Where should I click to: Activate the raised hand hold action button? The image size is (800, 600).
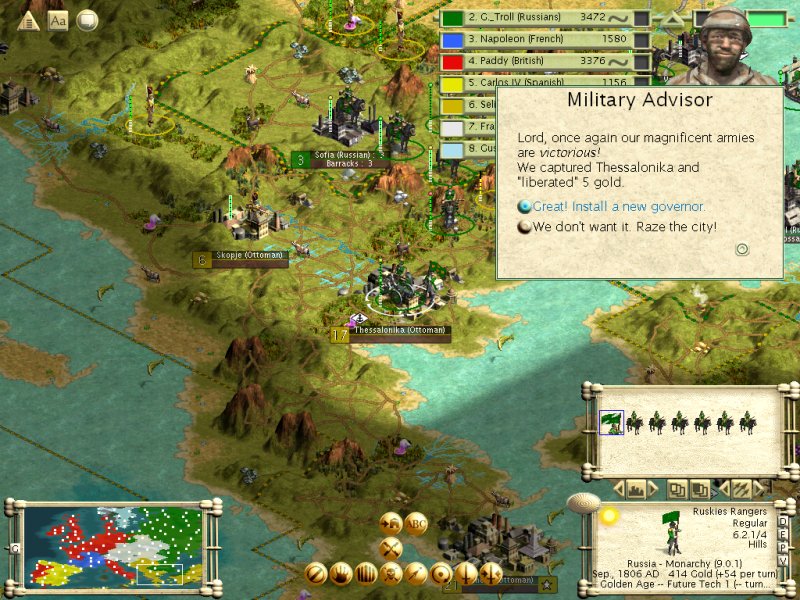(x=341, y=573)
